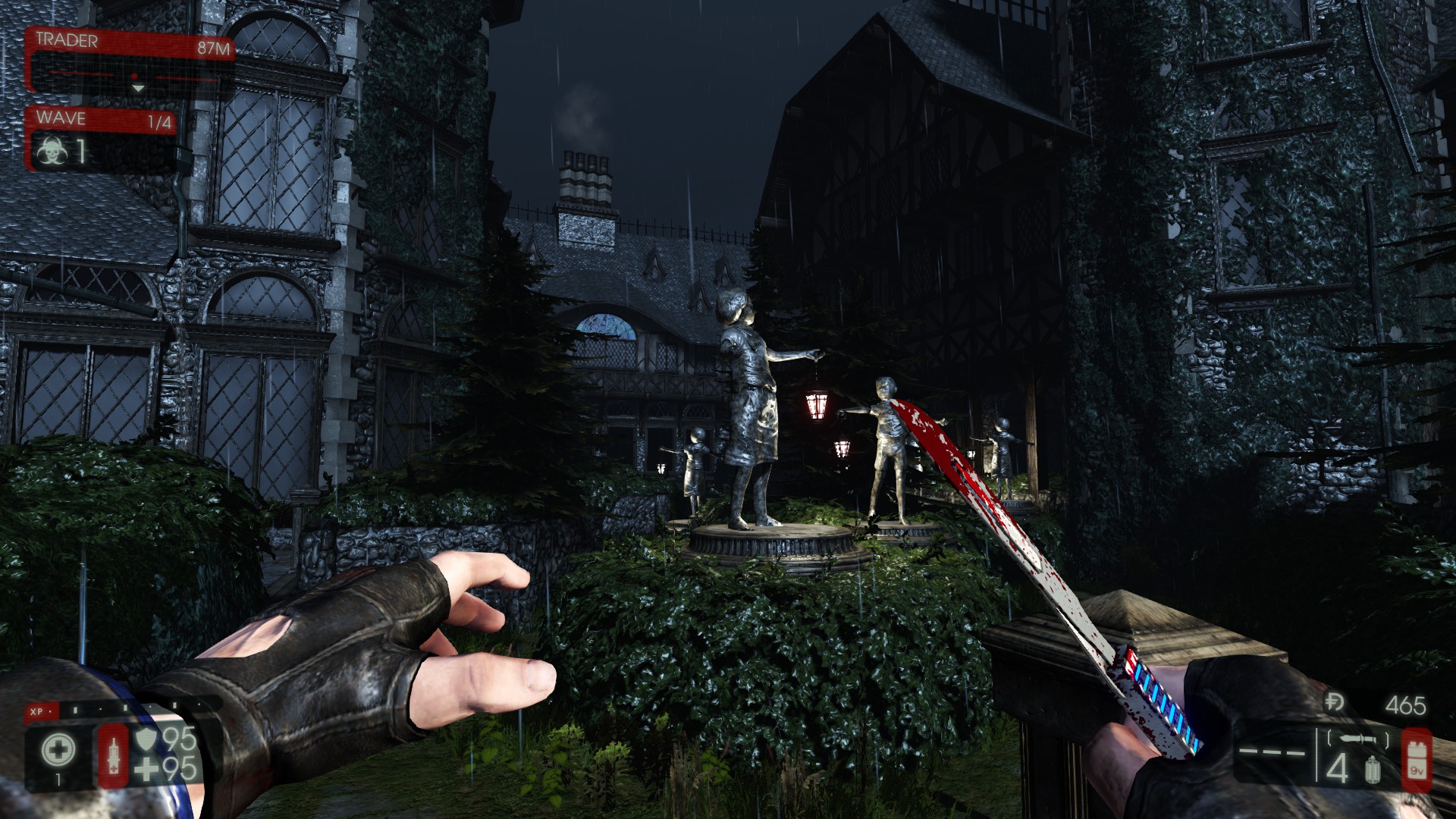This screenshot has width=1456, height=819.
Task: Click the red XP label
Action: pos(36,712)
